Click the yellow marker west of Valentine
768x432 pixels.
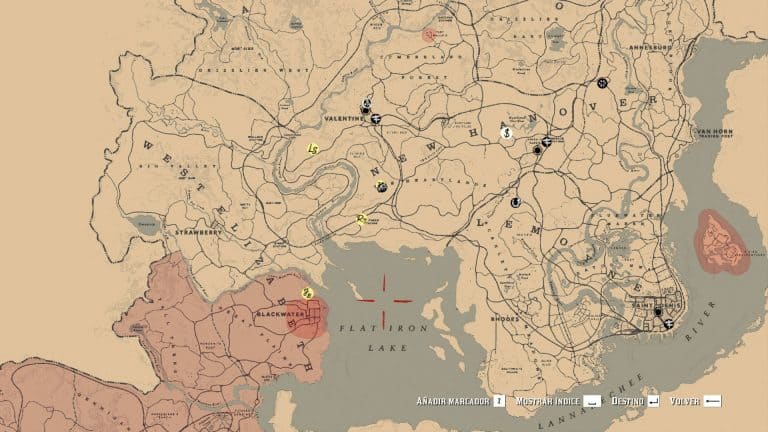(x=313, y=149)
